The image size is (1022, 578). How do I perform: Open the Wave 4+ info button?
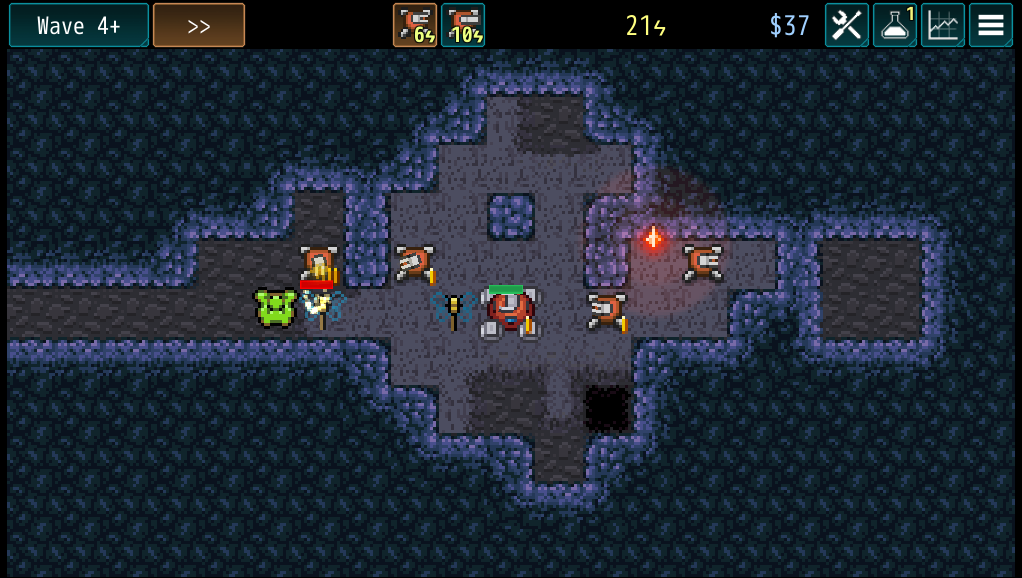pos(79,25)
